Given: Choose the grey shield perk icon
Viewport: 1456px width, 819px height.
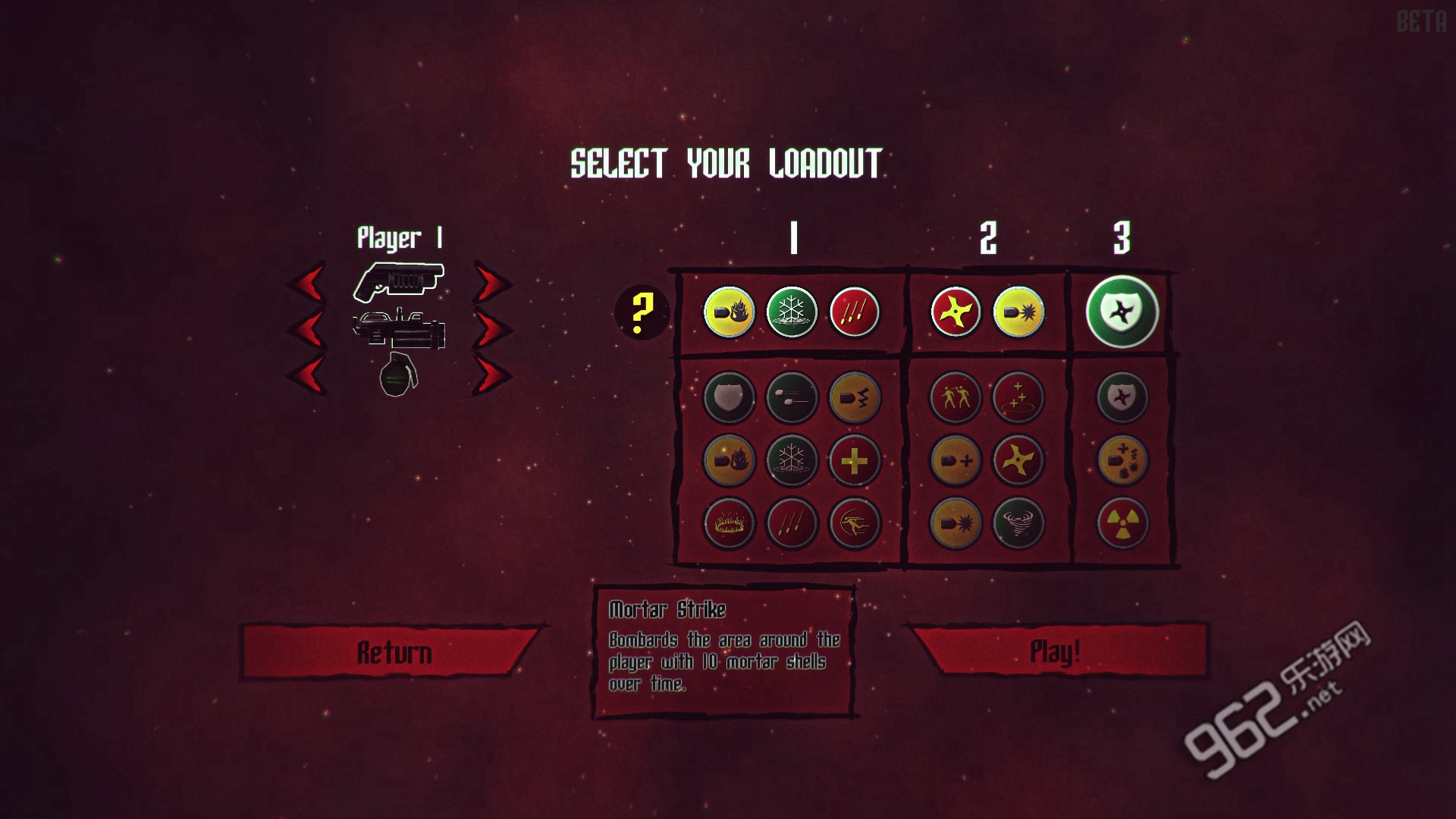Looking at the screenshot, I should pyautogui.click(x=729, y=397).
